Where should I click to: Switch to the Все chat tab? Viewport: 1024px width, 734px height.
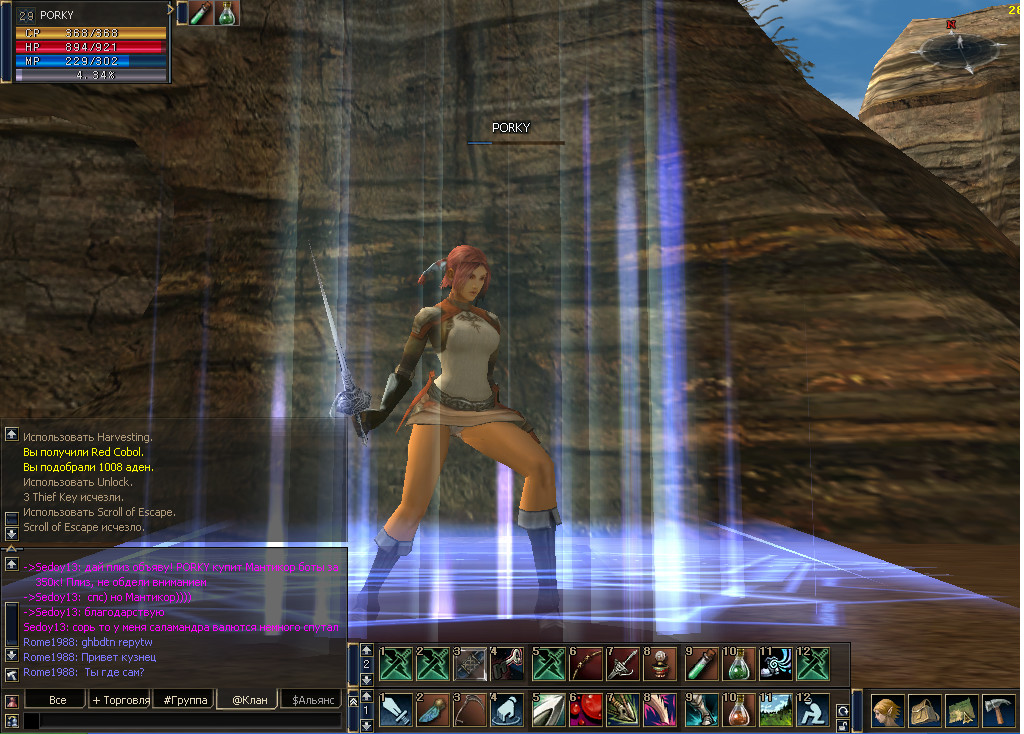(58, 700)
